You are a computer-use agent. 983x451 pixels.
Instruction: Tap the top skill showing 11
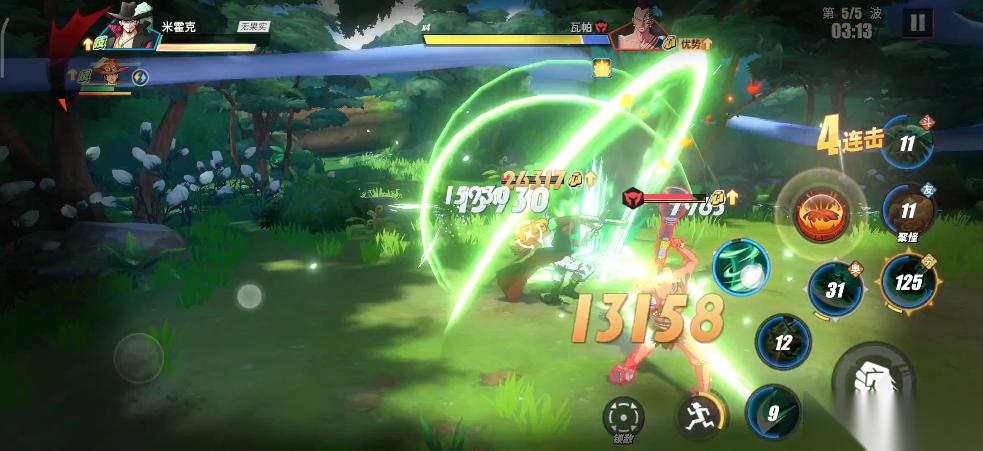(x=907, y=144)
